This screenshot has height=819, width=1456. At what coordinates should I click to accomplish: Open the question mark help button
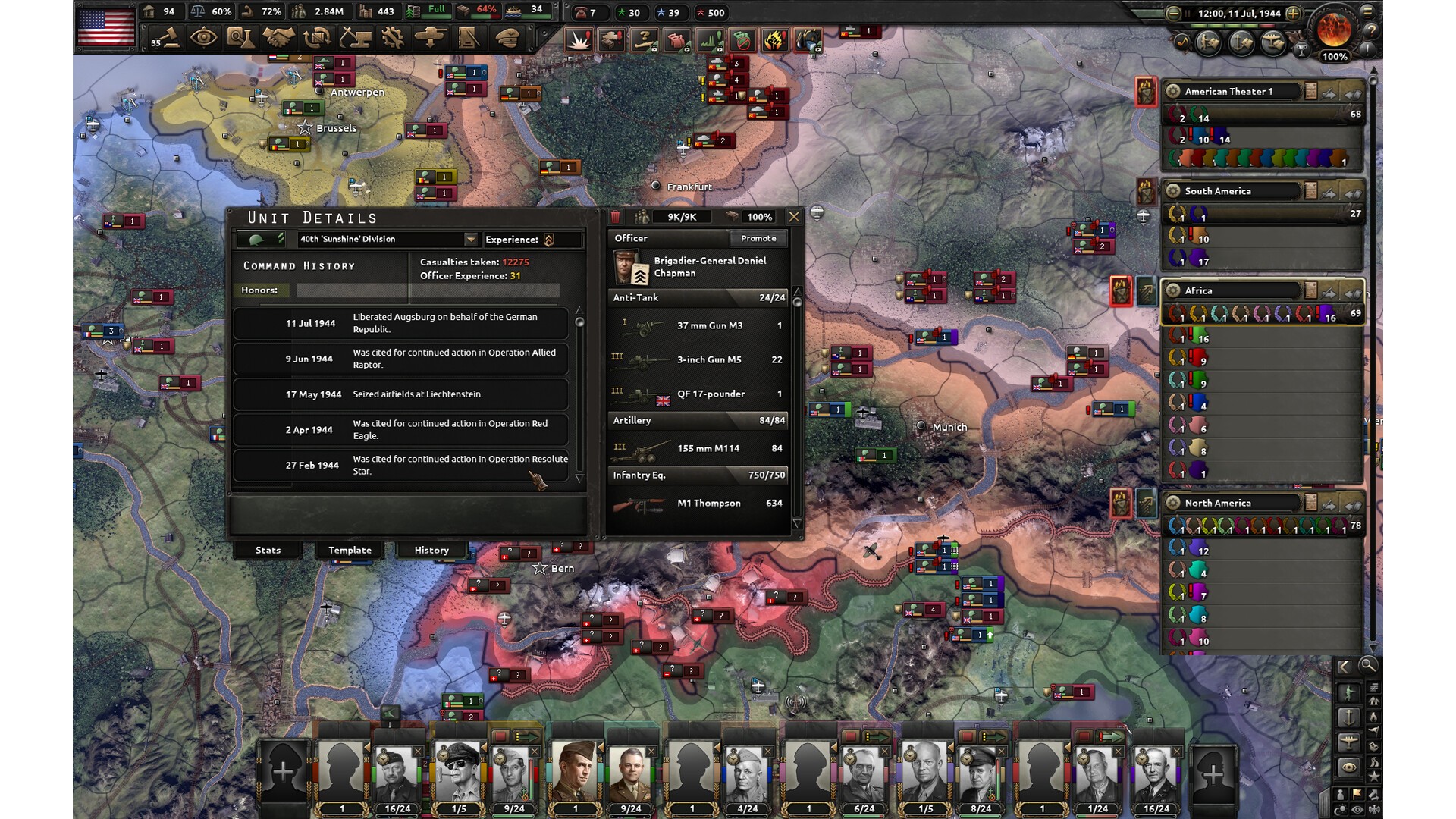[x=1371, y=31]
